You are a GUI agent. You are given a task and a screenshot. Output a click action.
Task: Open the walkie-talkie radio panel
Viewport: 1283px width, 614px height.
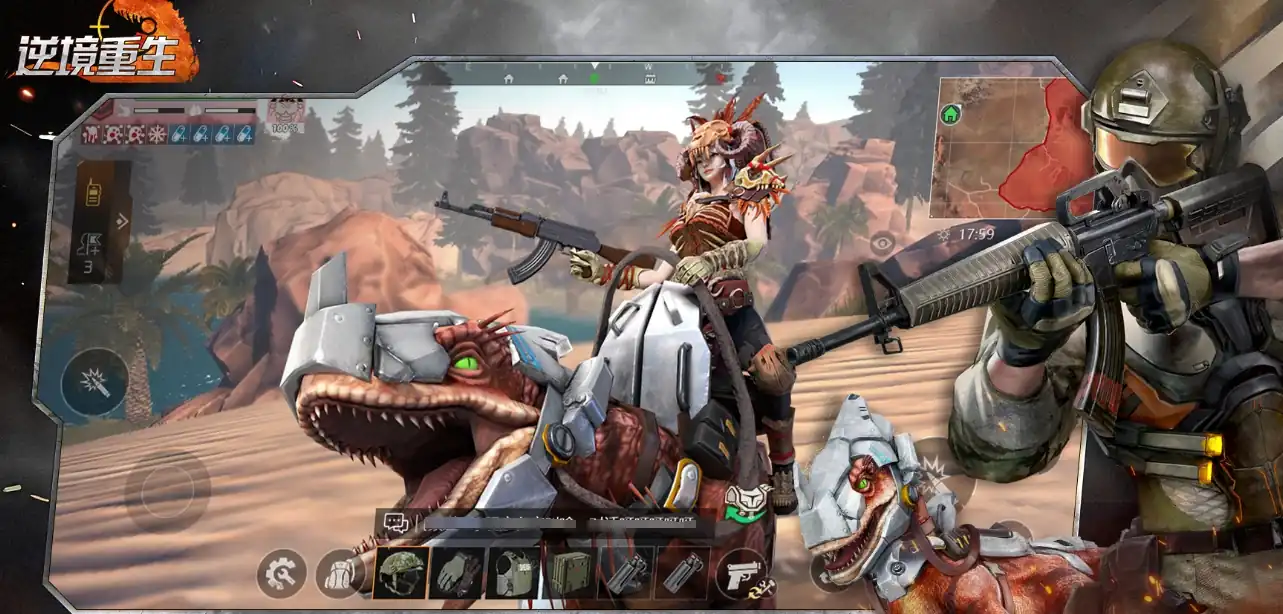pyautogui.click(x=93, y=194)
